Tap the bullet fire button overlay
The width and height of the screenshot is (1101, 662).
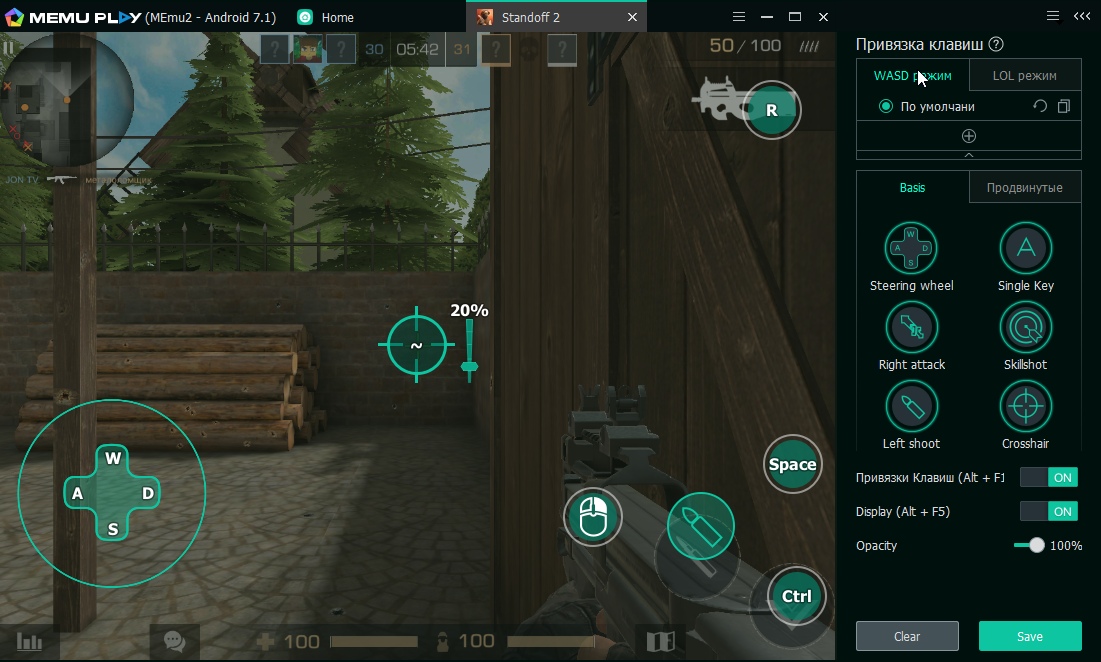(x=700, y=526)
